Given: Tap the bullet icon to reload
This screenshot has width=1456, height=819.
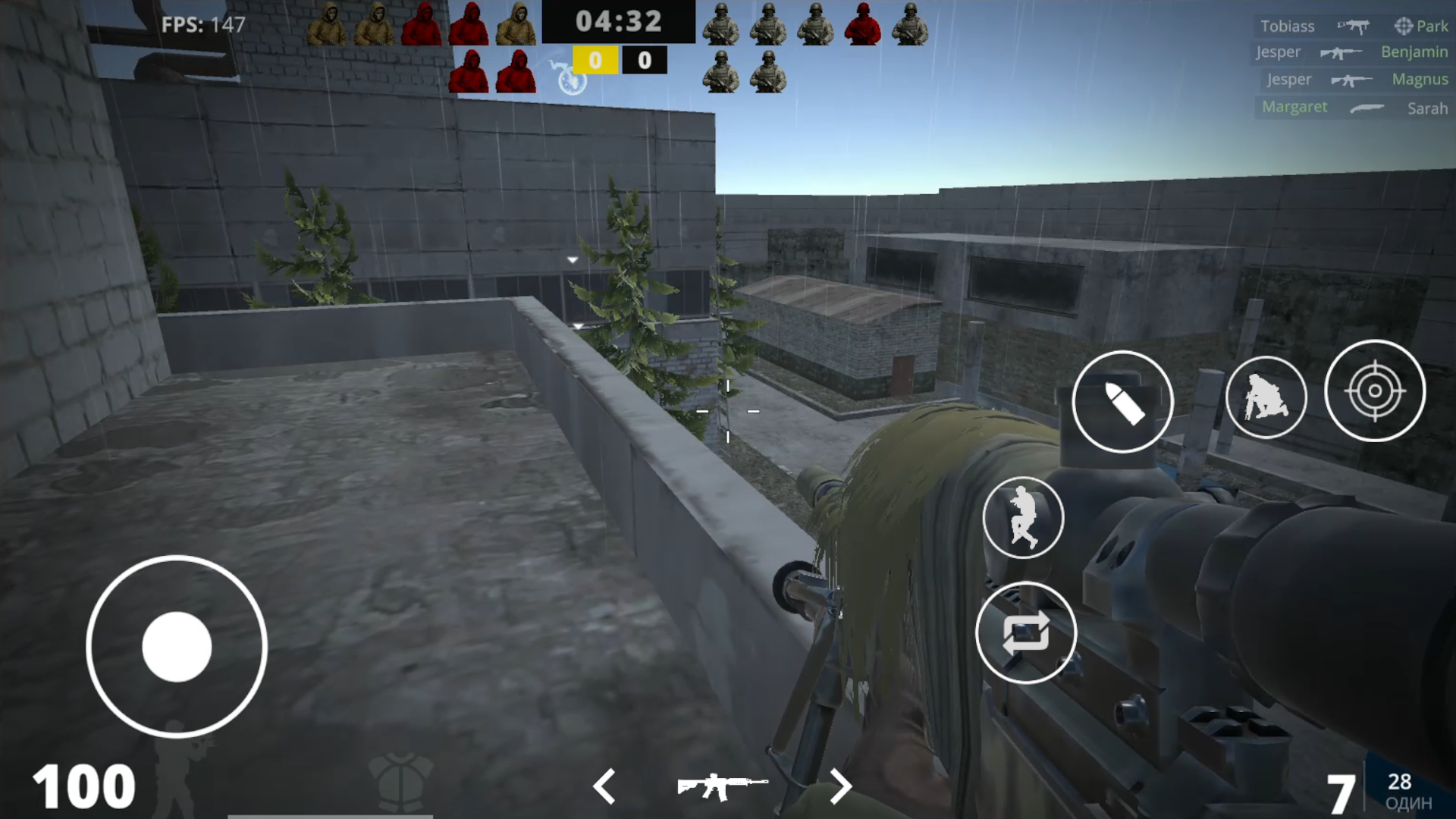Looking at the screenshot, I should click(x=1122, y=401).
